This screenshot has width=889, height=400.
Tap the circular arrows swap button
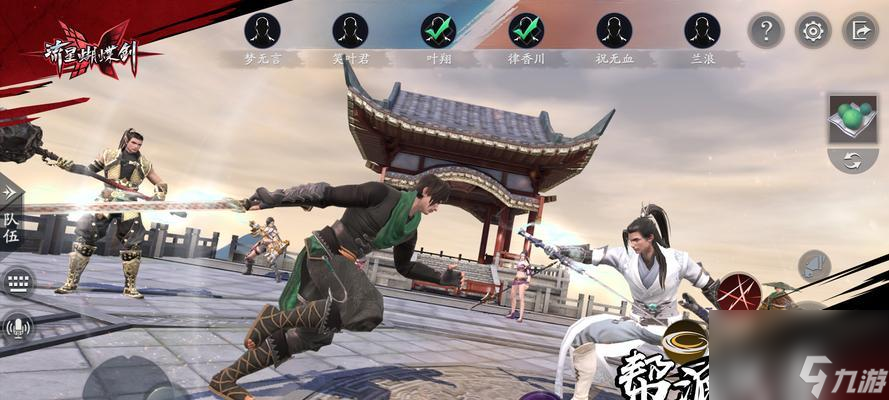853,160
